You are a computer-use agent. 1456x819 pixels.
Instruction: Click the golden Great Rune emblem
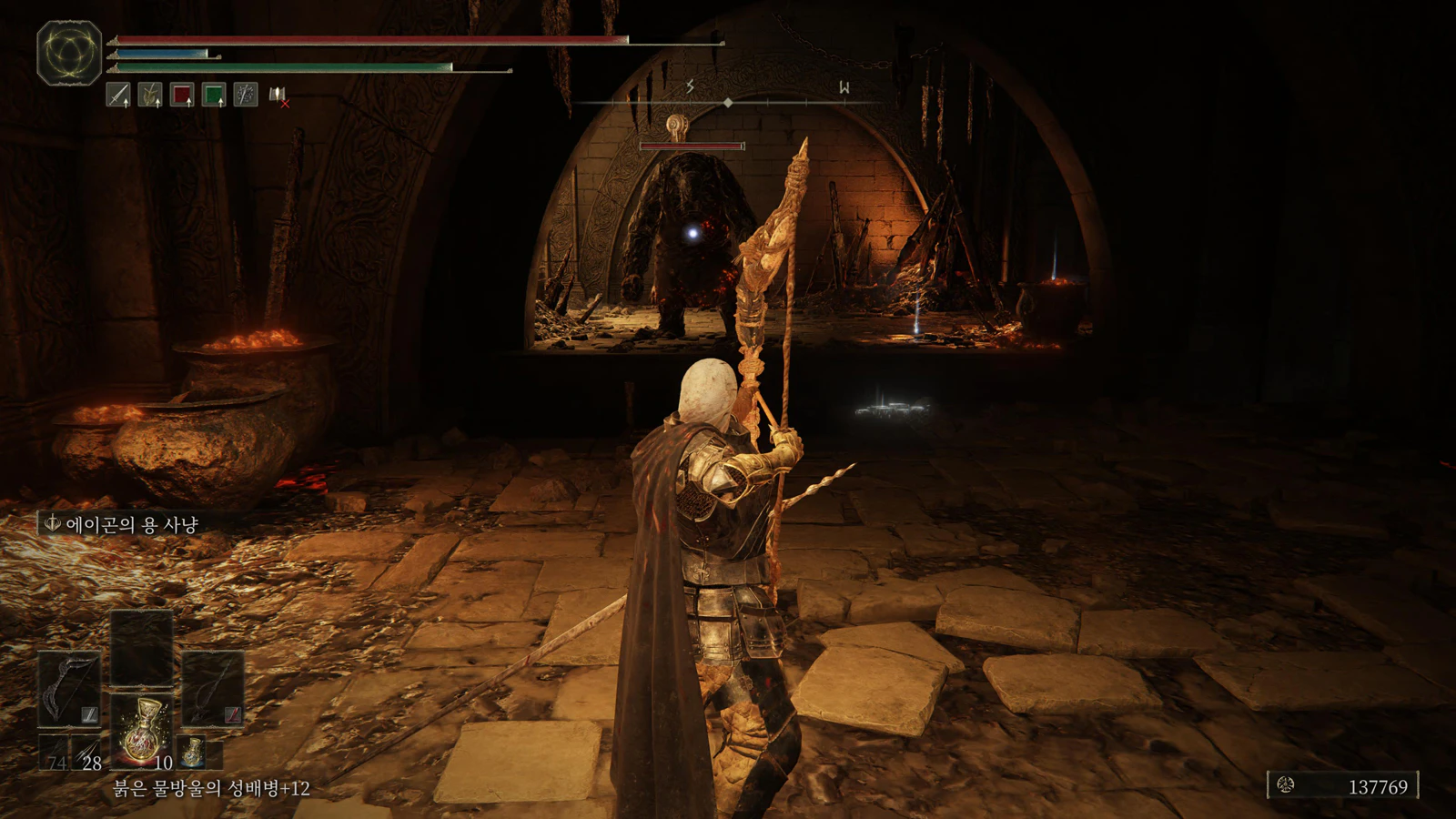[69, 52]
